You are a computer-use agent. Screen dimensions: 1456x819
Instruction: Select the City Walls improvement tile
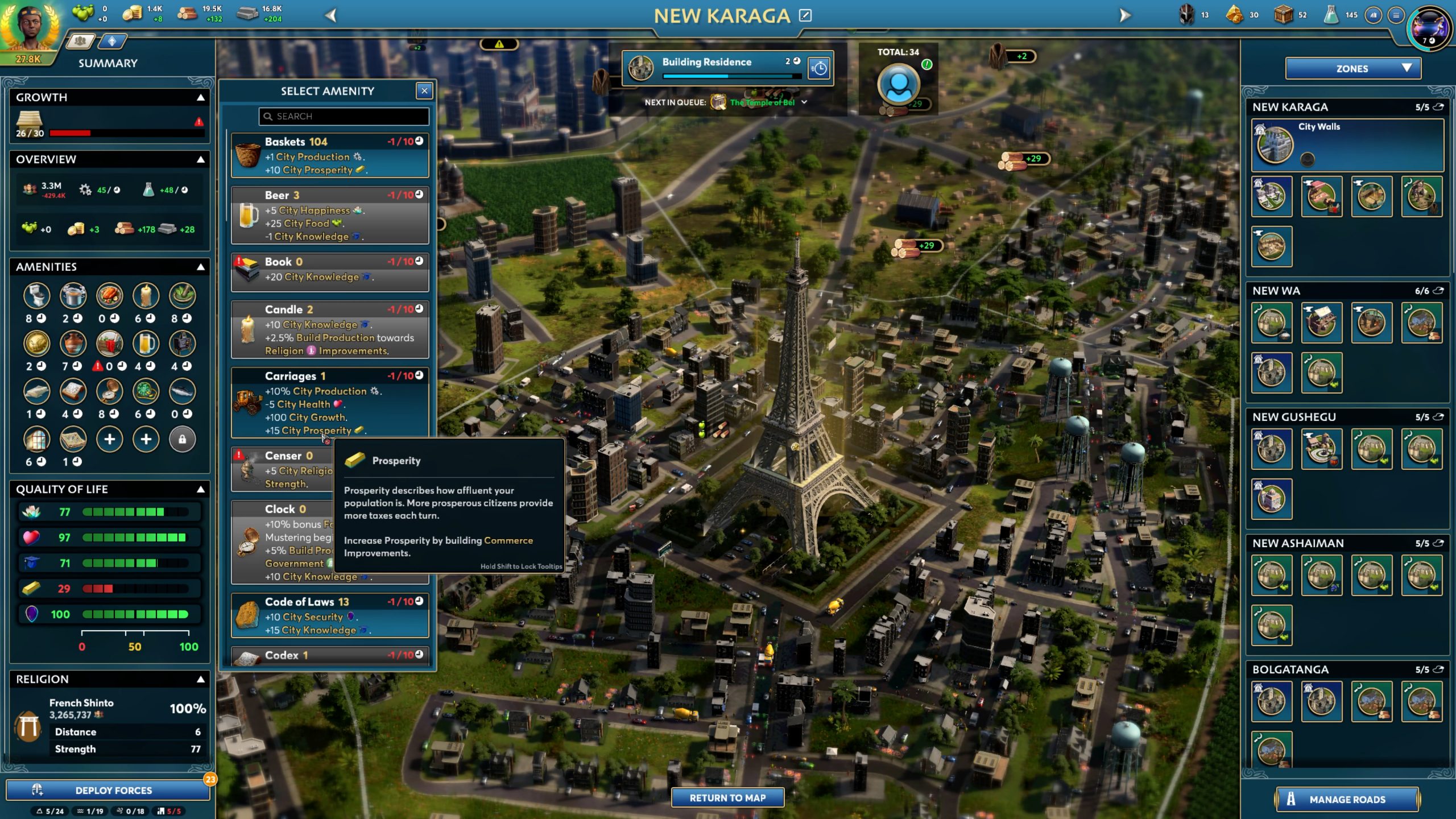(1347, 144)
